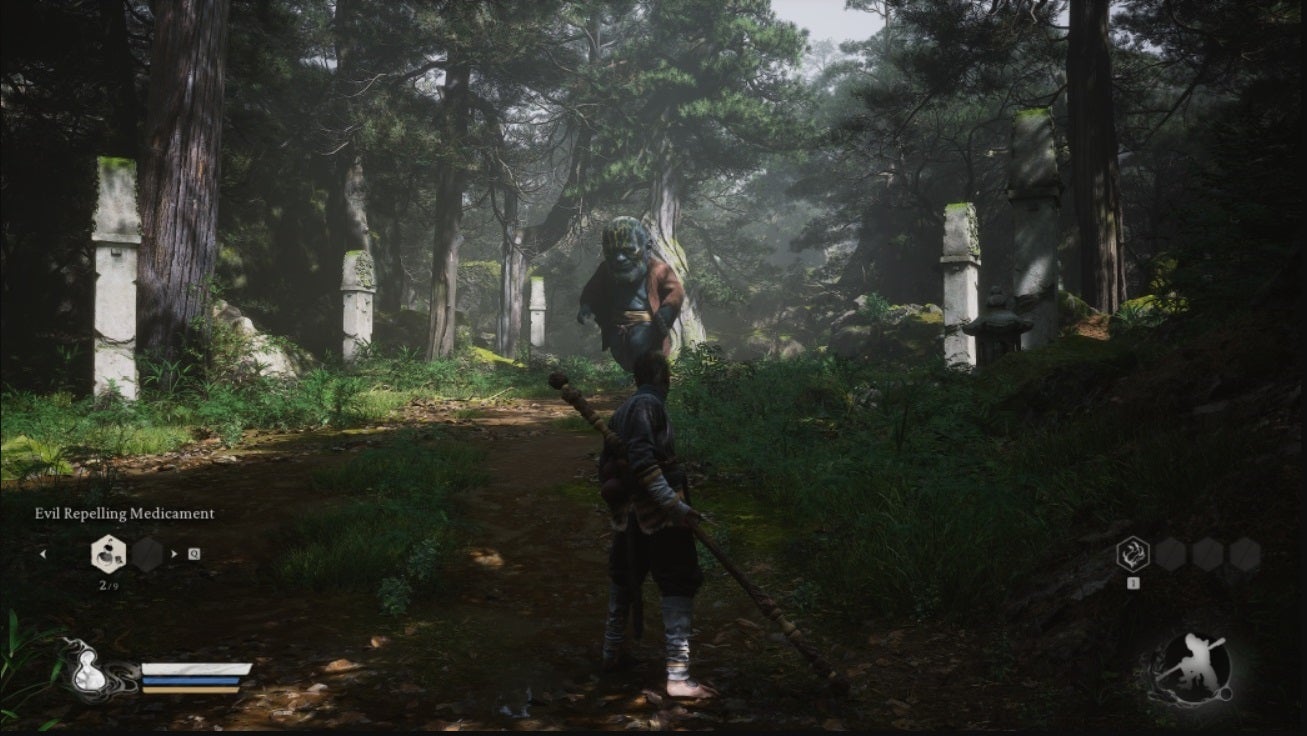
Task: Click the empty second consumable hexagon slot
Action: pyautogui.click(x=147, y=554)
